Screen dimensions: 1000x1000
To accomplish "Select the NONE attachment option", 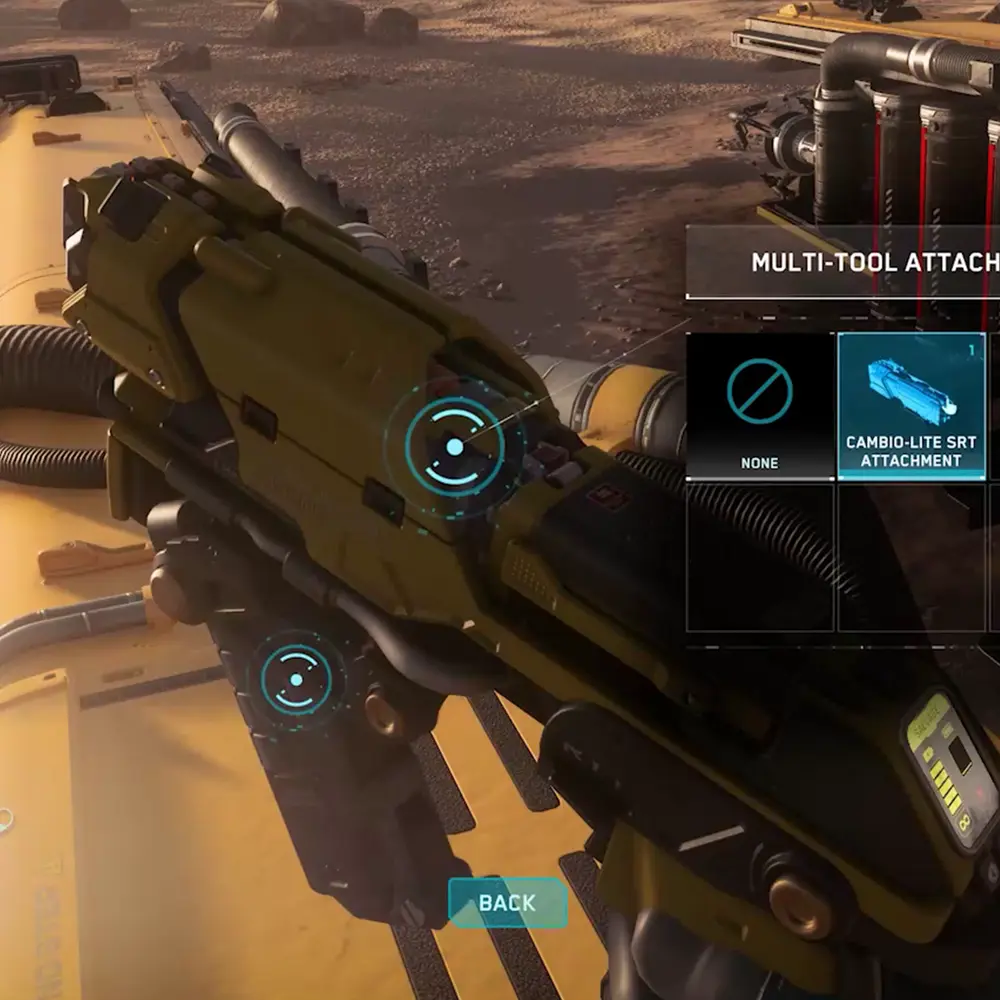I will (760, 405).
